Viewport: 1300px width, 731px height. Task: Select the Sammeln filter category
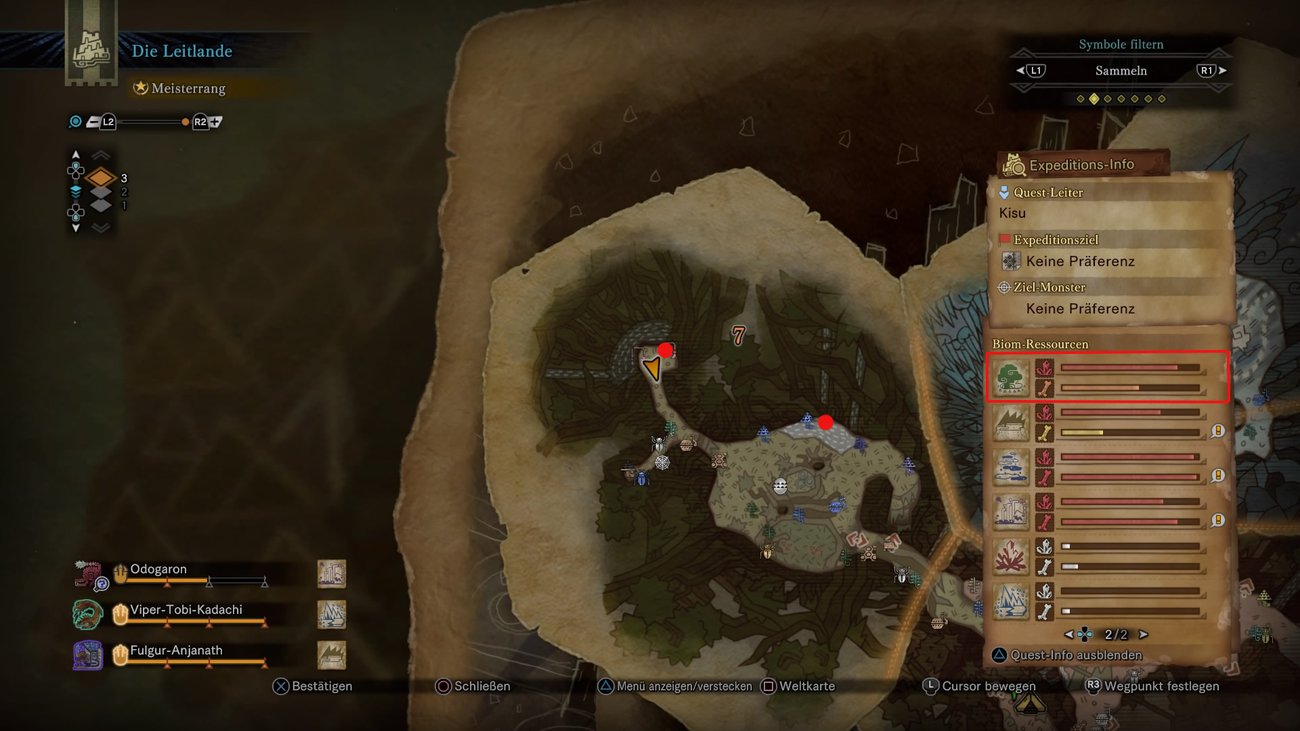pos(1121,70)
